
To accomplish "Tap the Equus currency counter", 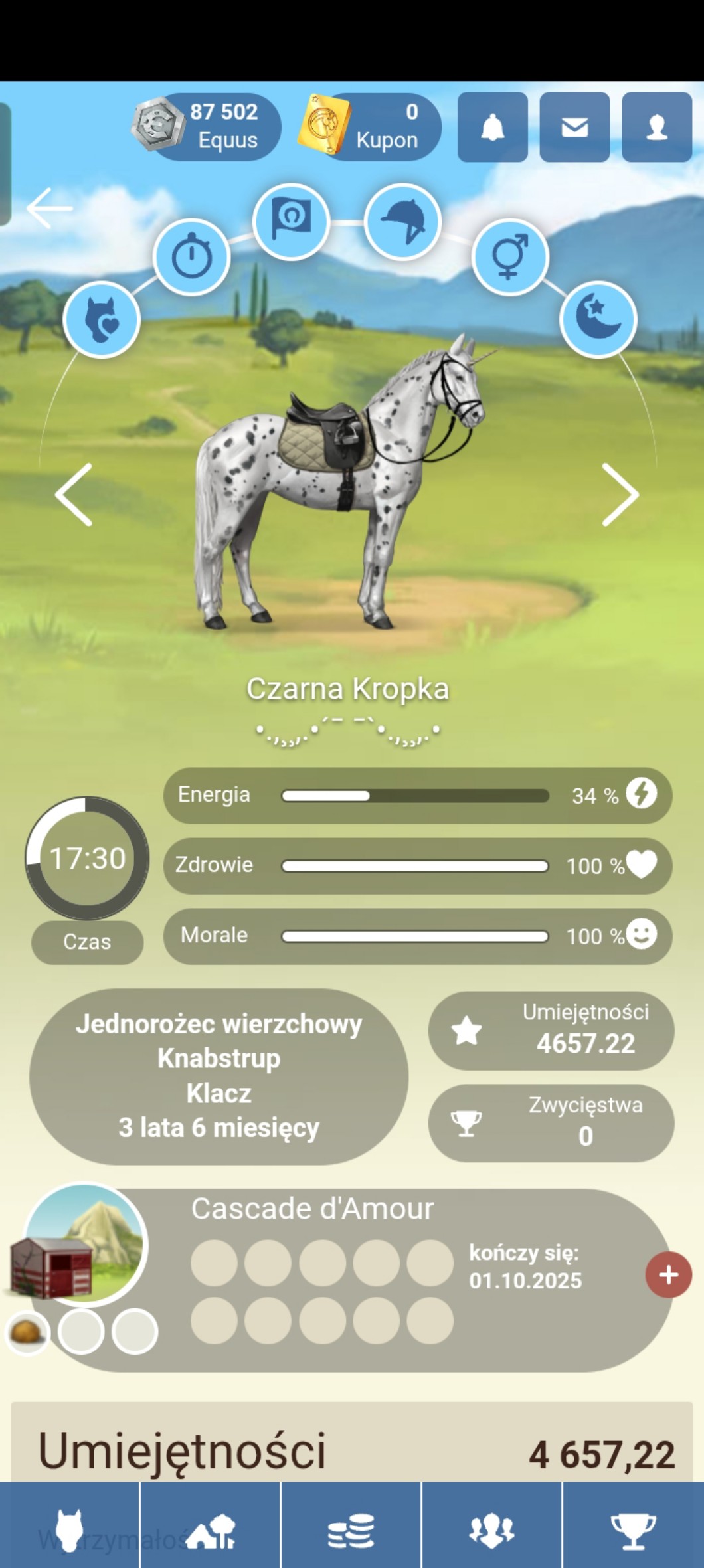I will pyautogui.click(x=207, y=126).
